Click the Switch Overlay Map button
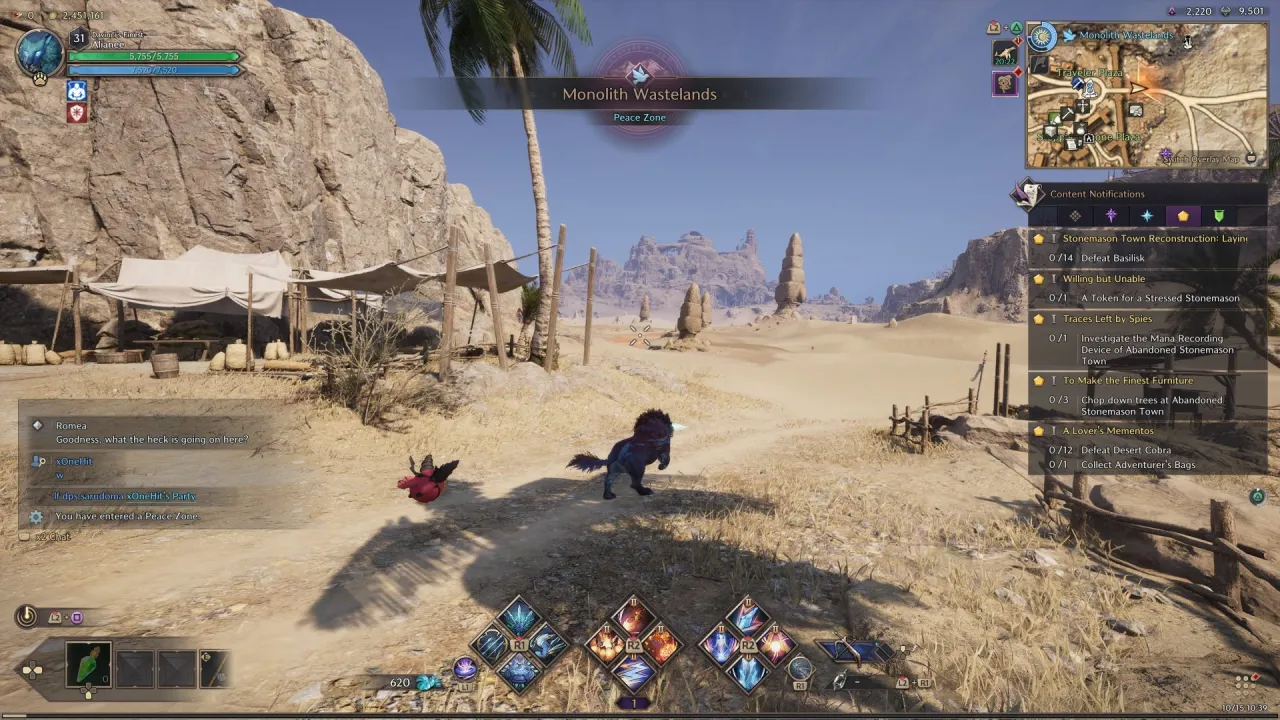Screen dimensions: 1280x720 pos(1206,159)
